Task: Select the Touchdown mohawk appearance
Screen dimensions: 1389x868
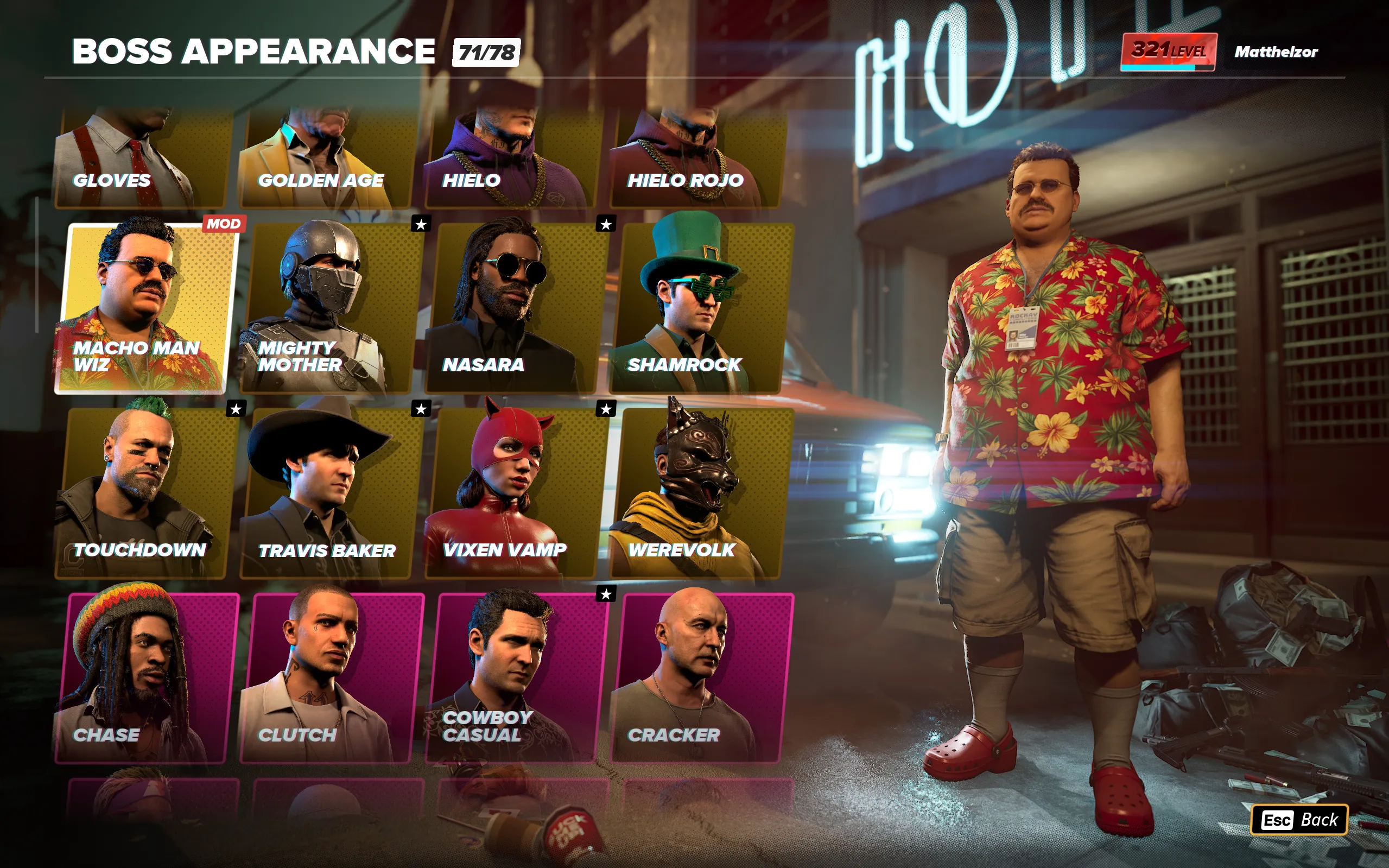Action: pos(147,493)
